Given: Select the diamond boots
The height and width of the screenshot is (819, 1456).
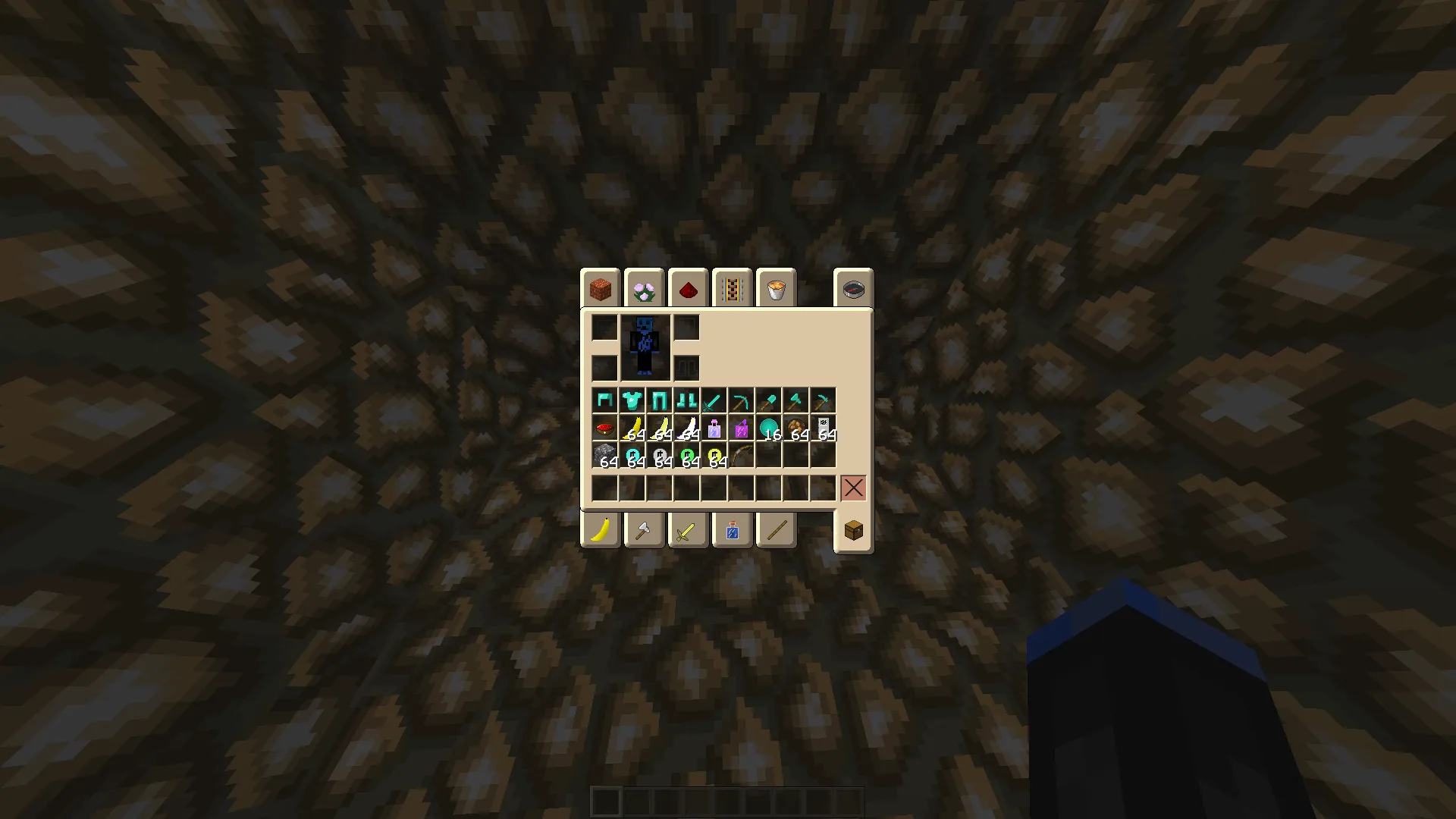Looking at the screenshot, I should point(687,400).
